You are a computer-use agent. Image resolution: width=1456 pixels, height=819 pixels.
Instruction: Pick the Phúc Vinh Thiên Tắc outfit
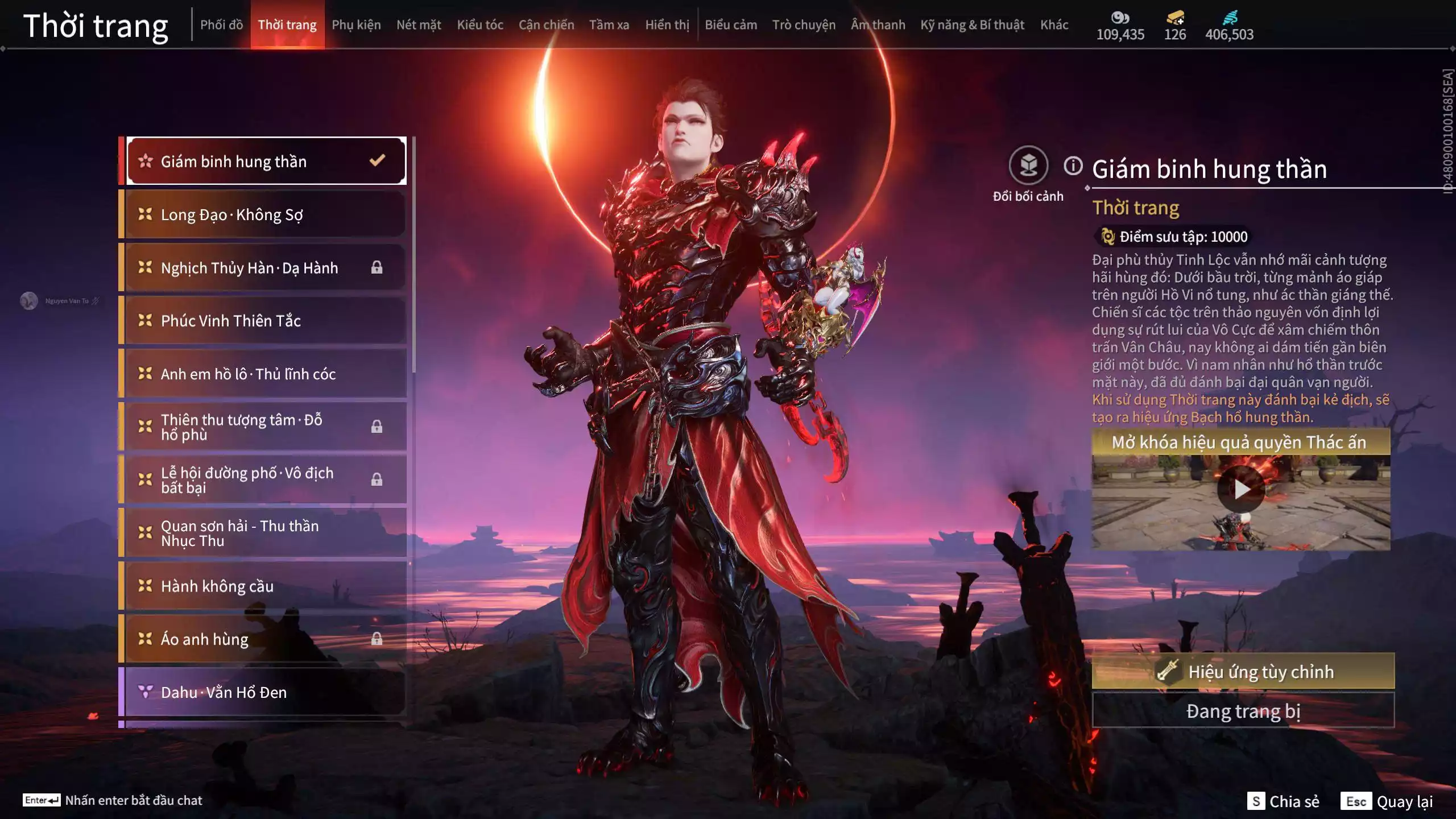point(265,321)
